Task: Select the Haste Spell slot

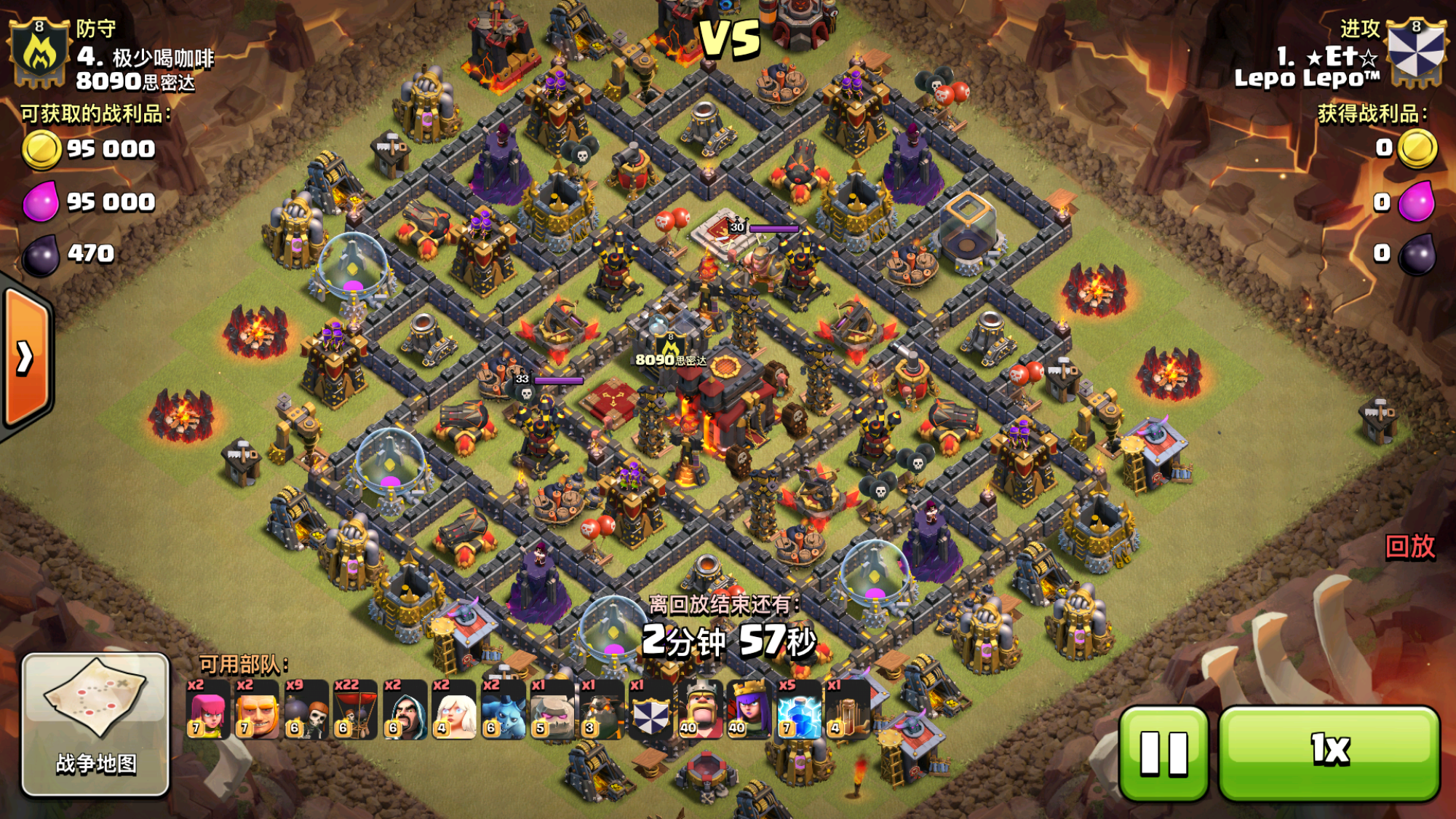Action: click(x=847, y=710)
